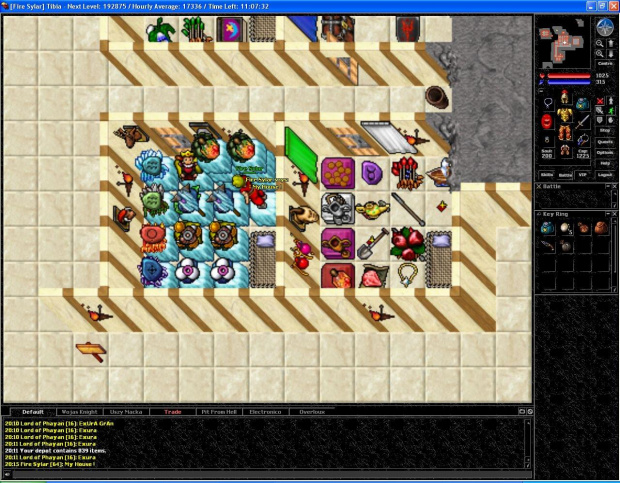Image resolution: width=620 pixels, height=483 pixels.
Task: Open the Options menu
Action: [604, 152]
